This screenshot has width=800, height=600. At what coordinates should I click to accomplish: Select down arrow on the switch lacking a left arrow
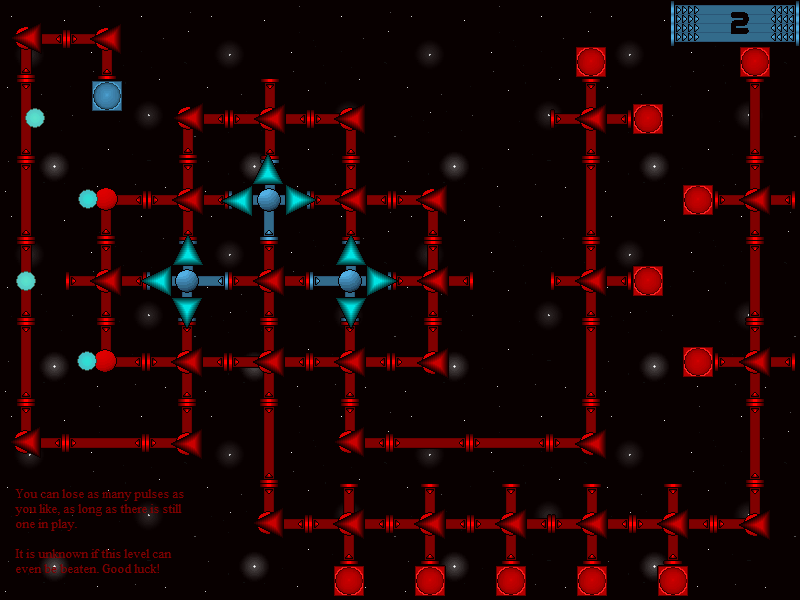click(x=350, y=312)
